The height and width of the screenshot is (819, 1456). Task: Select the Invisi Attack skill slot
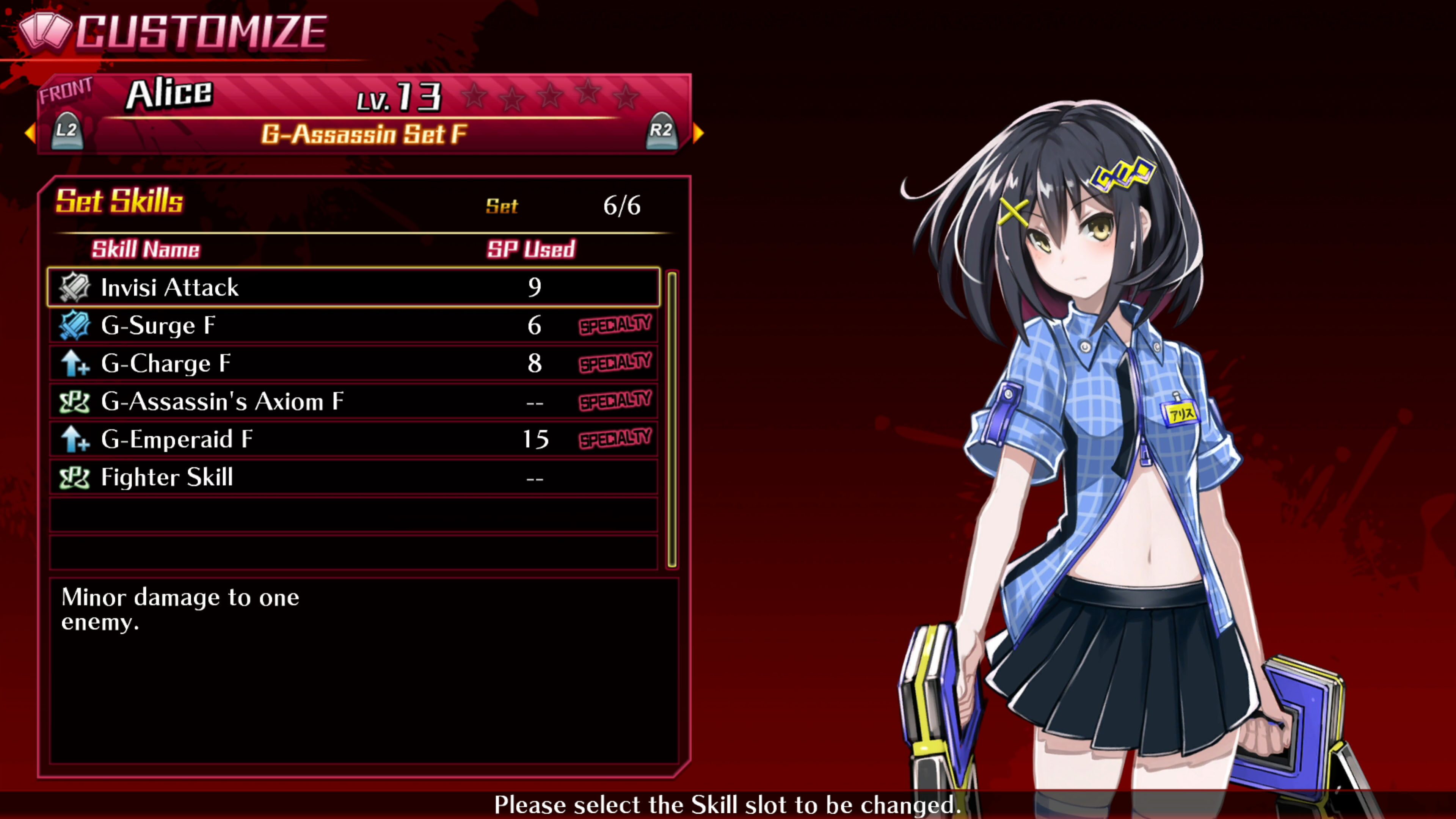click(353, 287)
